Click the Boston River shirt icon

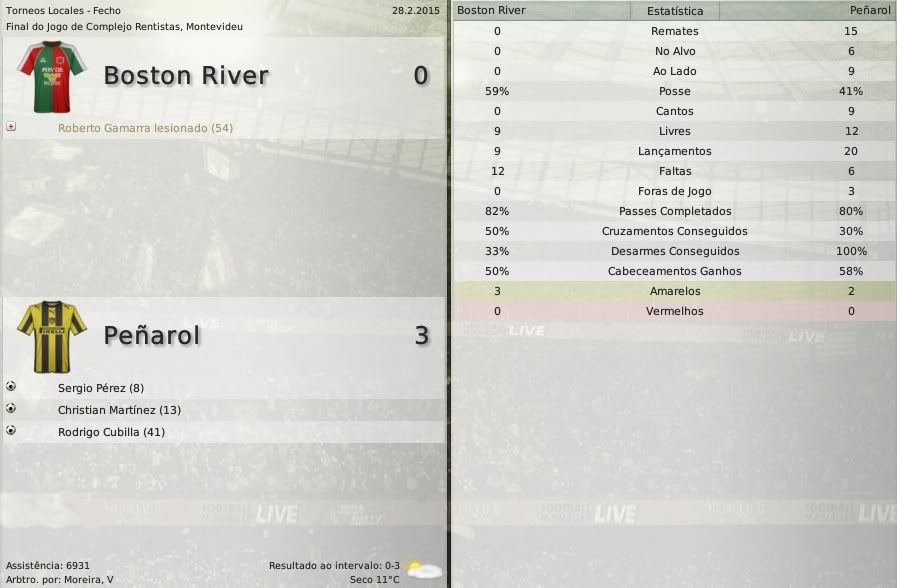(x=52, y=77)
